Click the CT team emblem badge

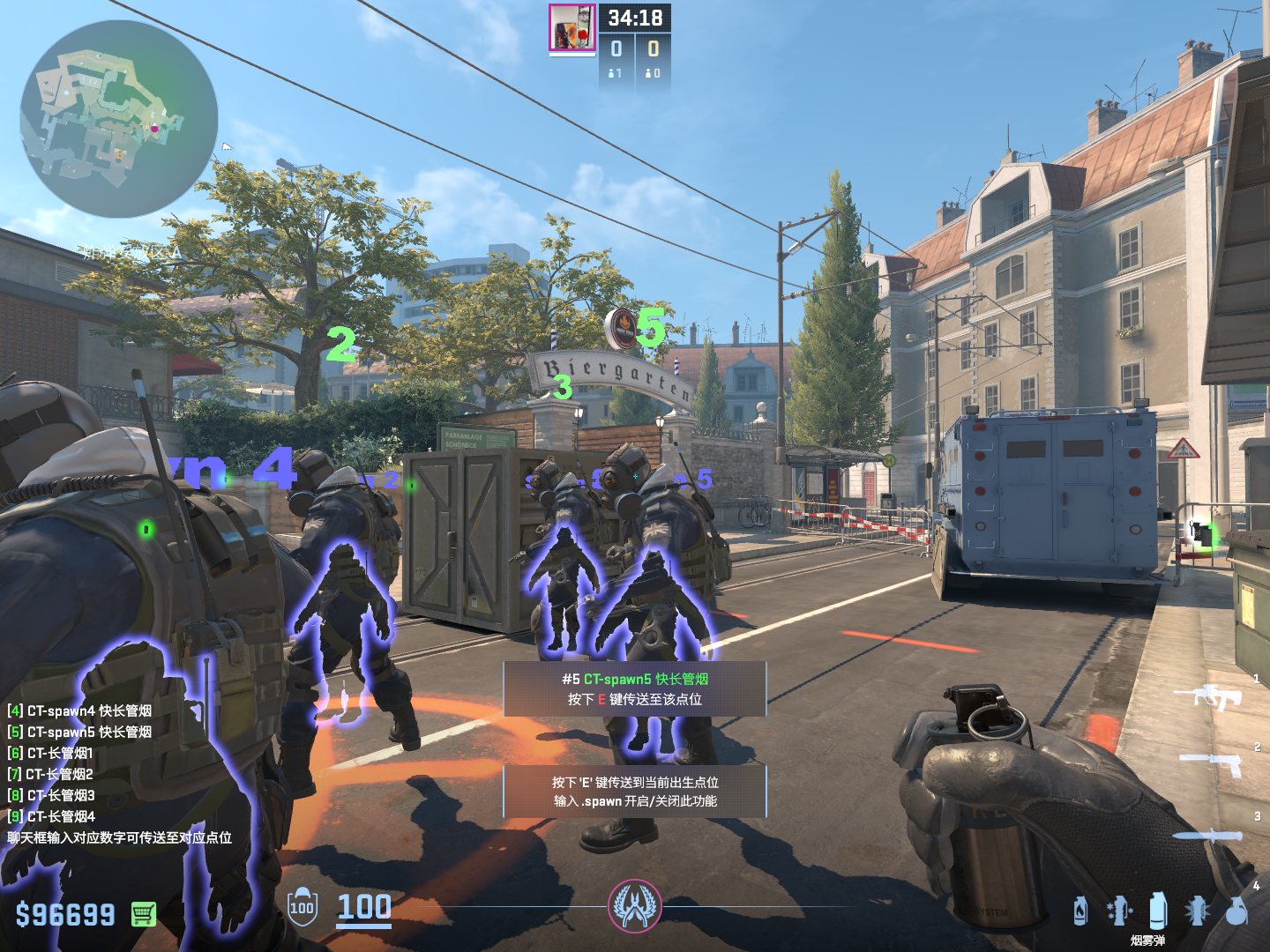pos(634,906)
